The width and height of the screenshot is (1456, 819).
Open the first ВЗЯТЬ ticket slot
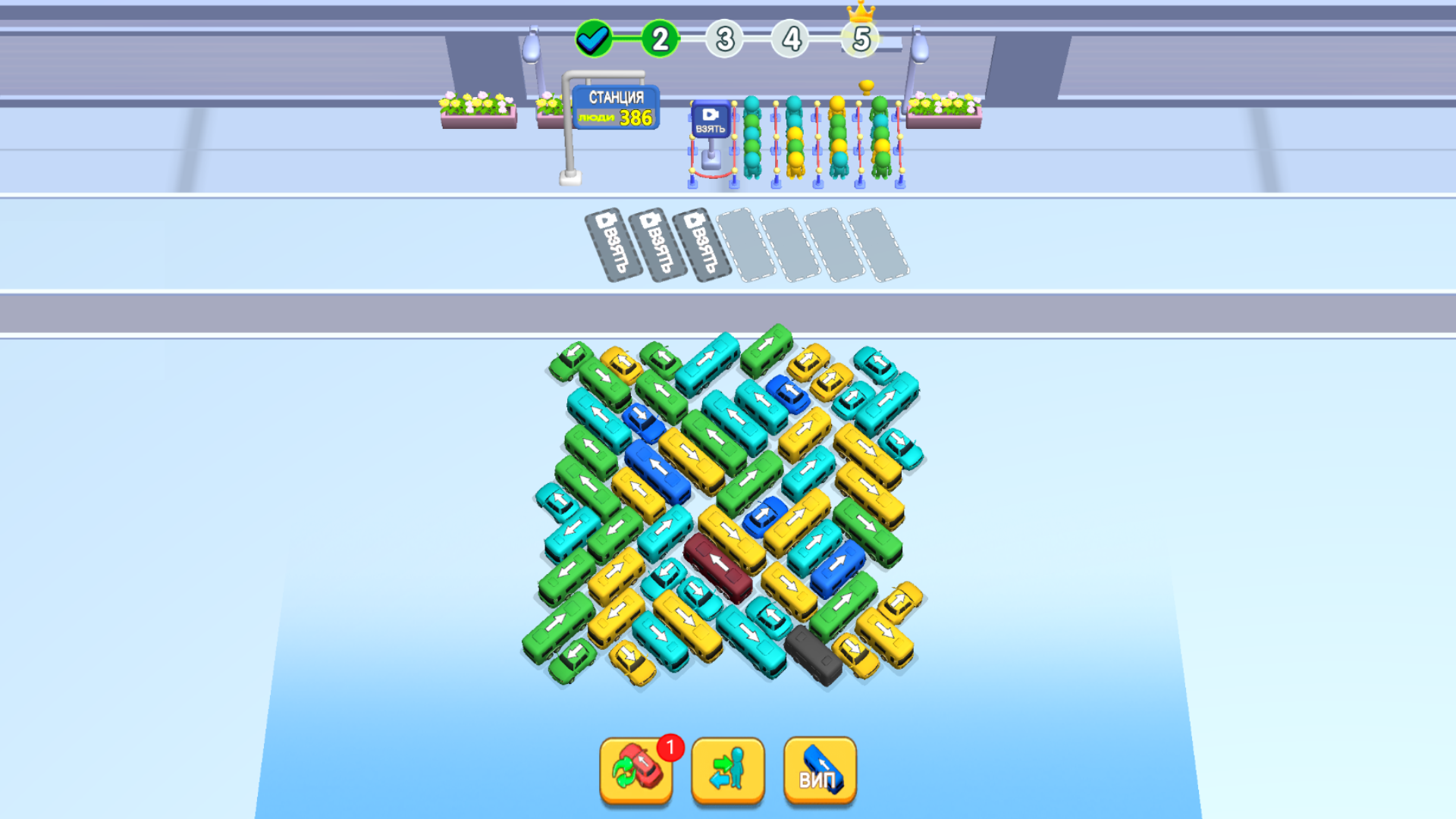pos(607,243)
